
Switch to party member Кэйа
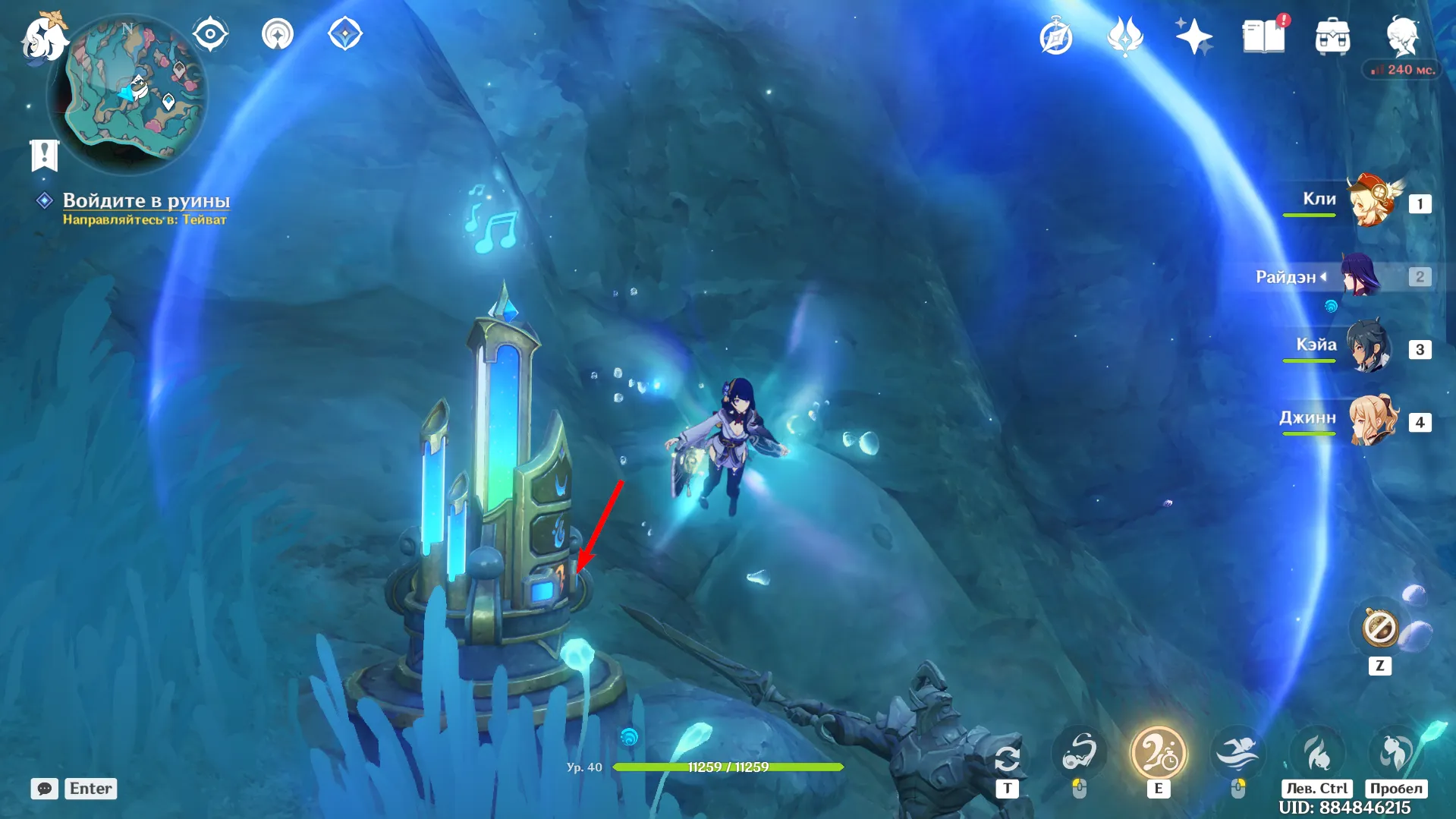(1369, 348)
